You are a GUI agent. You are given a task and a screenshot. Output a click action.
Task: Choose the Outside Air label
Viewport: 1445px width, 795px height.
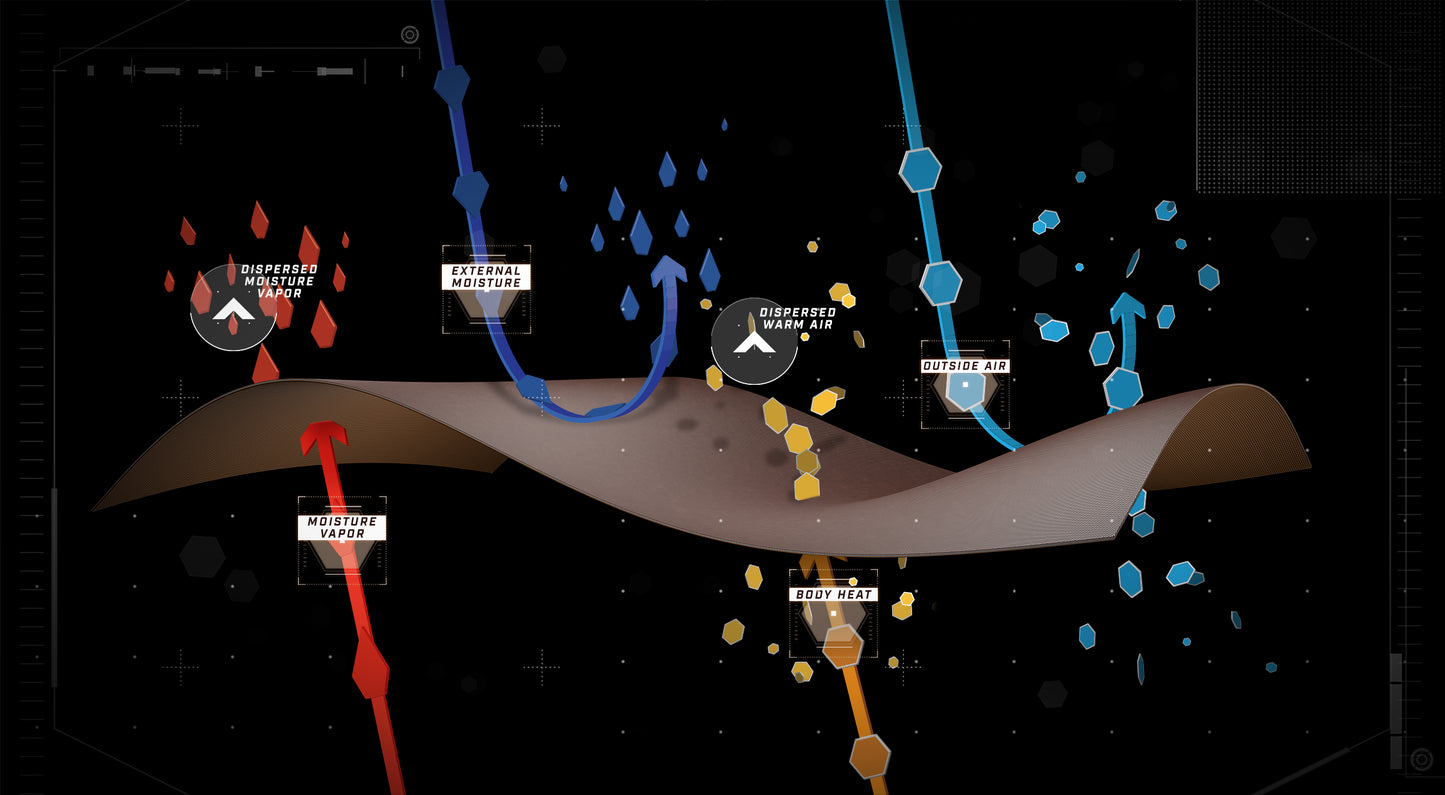pyautogui.click(x=965, y=366)
